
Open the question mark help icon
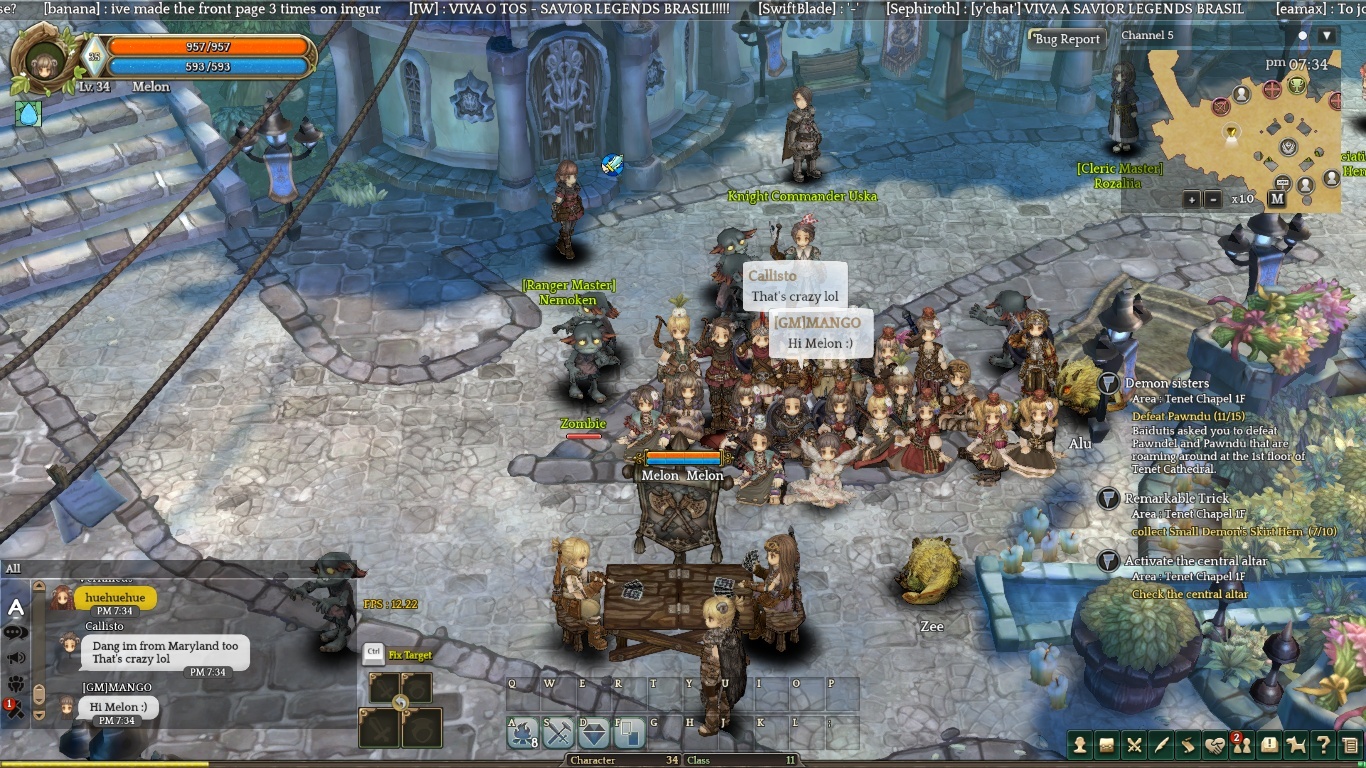(x=1323, y=744)
